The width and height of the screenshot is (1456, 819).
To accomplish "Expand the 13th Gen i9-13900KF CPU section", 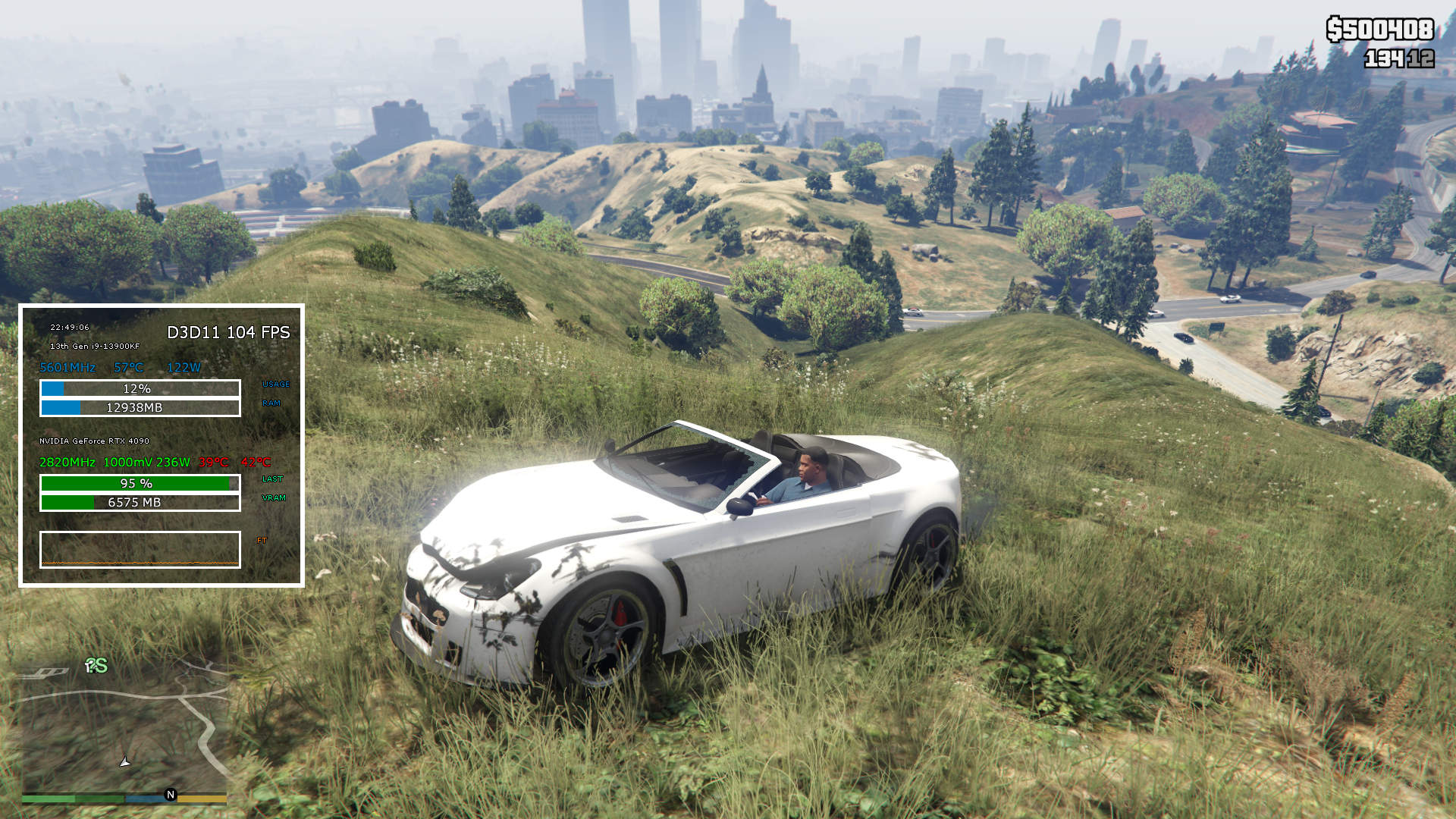I will coord(95,348).
